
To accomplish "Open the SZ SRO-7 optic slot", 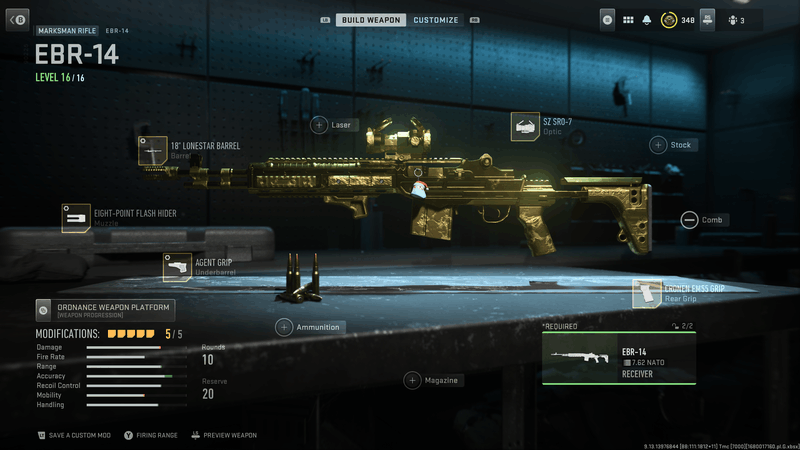I will pos(525,127).
